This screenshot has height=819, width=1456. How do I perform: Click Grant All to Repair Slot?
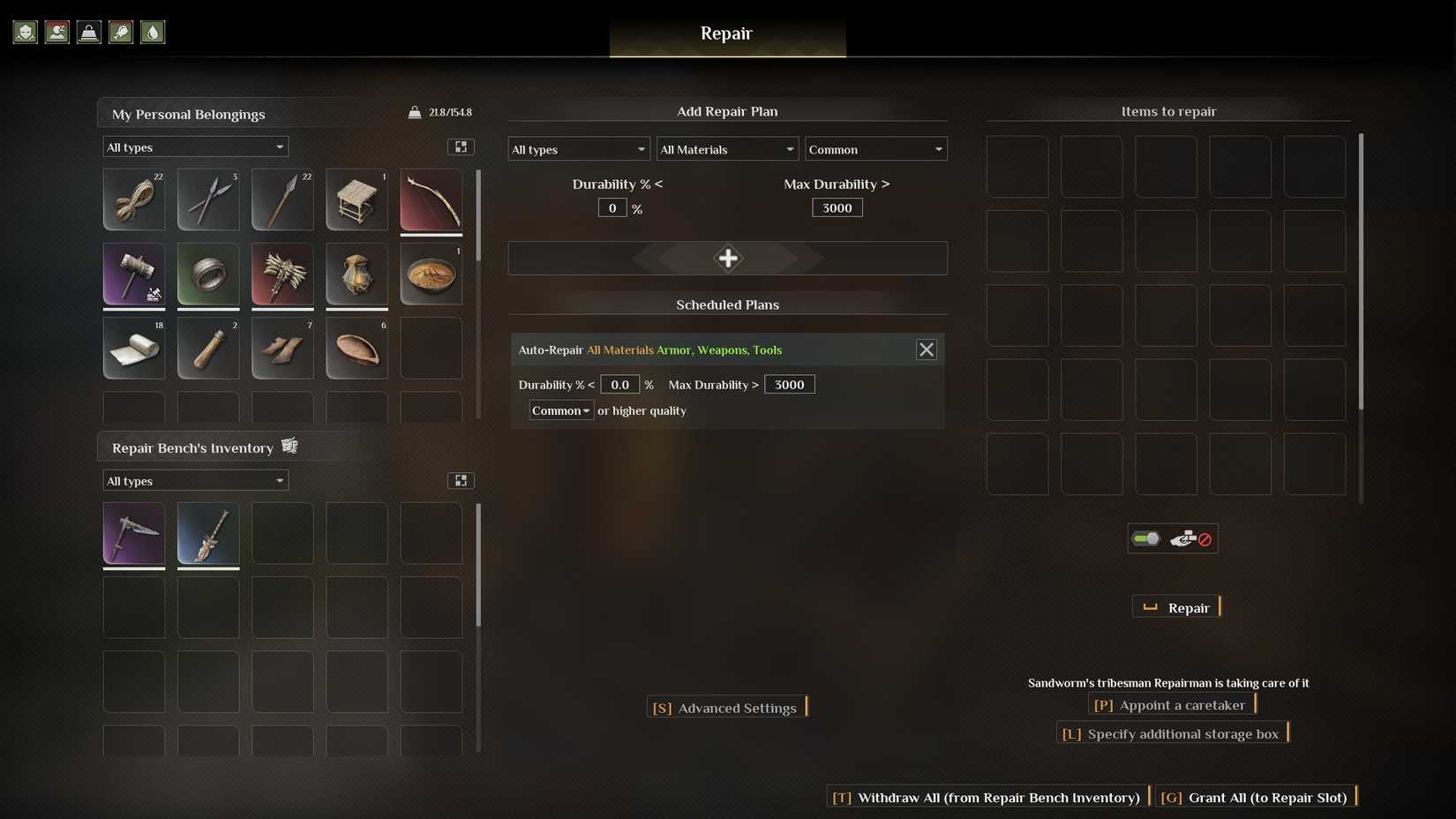(1255, 797)
